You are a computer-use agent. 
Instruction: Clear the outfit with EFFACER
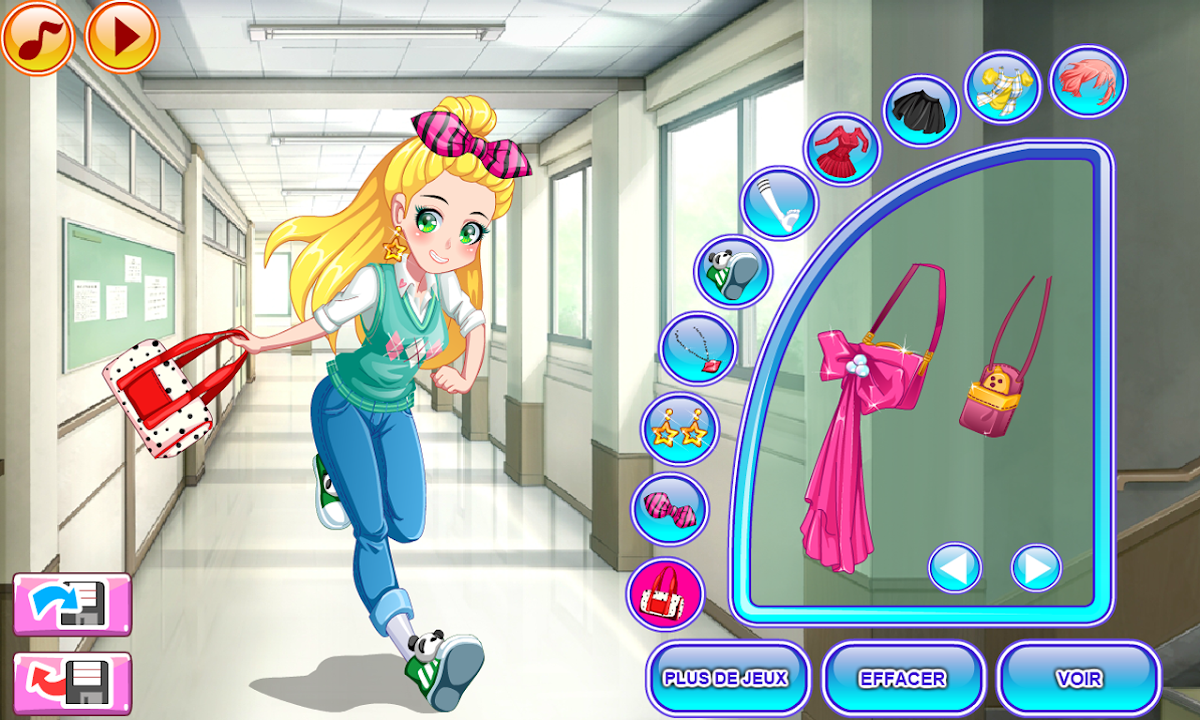(903, 678)
